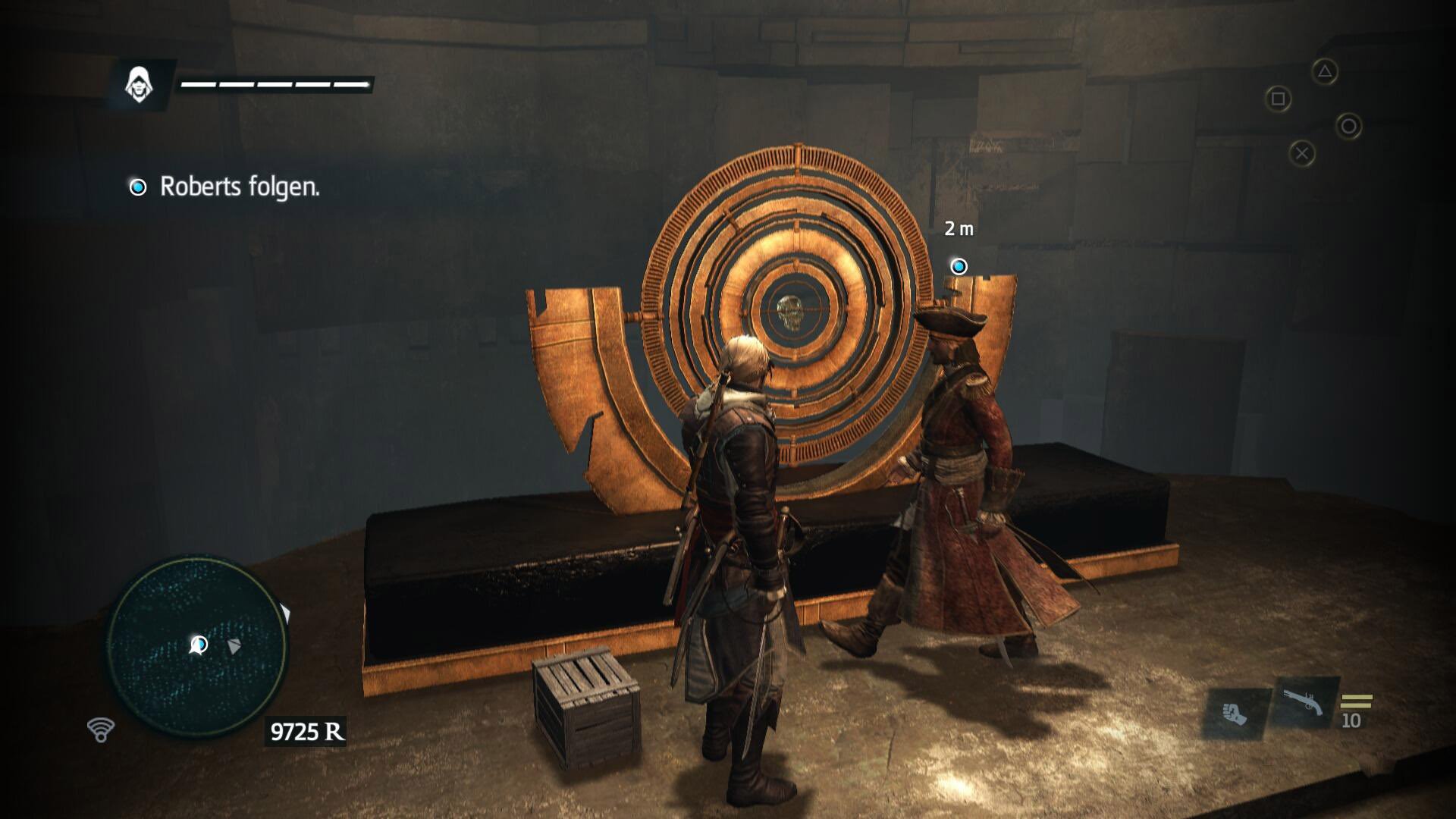The image size is (1456, 819).
Task: Select the Roberts folgen objective text
Action: [241, 185]
